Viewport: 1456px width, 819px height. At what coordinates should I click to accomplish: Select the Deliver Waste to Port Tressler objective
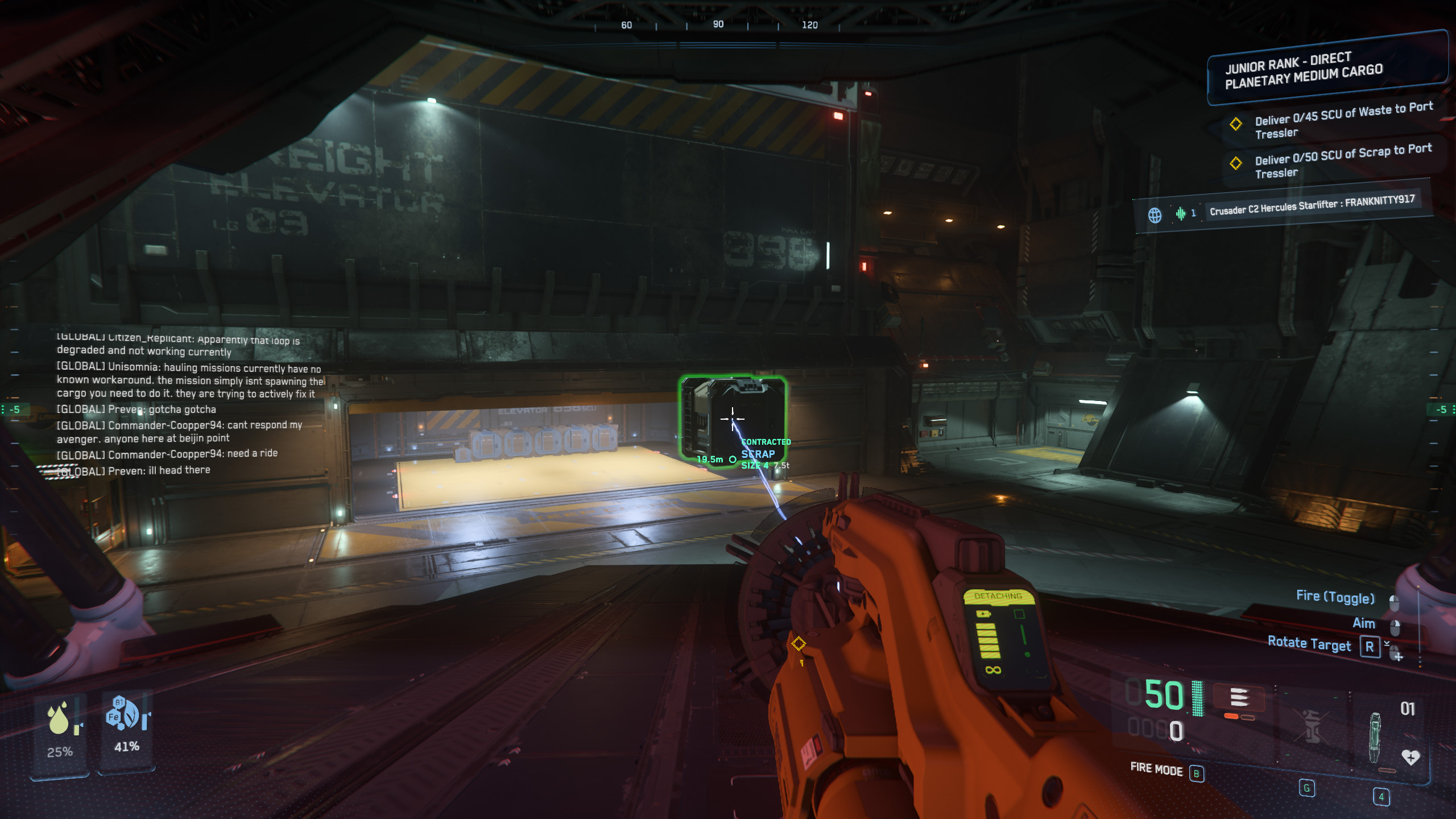(1342, 120)
